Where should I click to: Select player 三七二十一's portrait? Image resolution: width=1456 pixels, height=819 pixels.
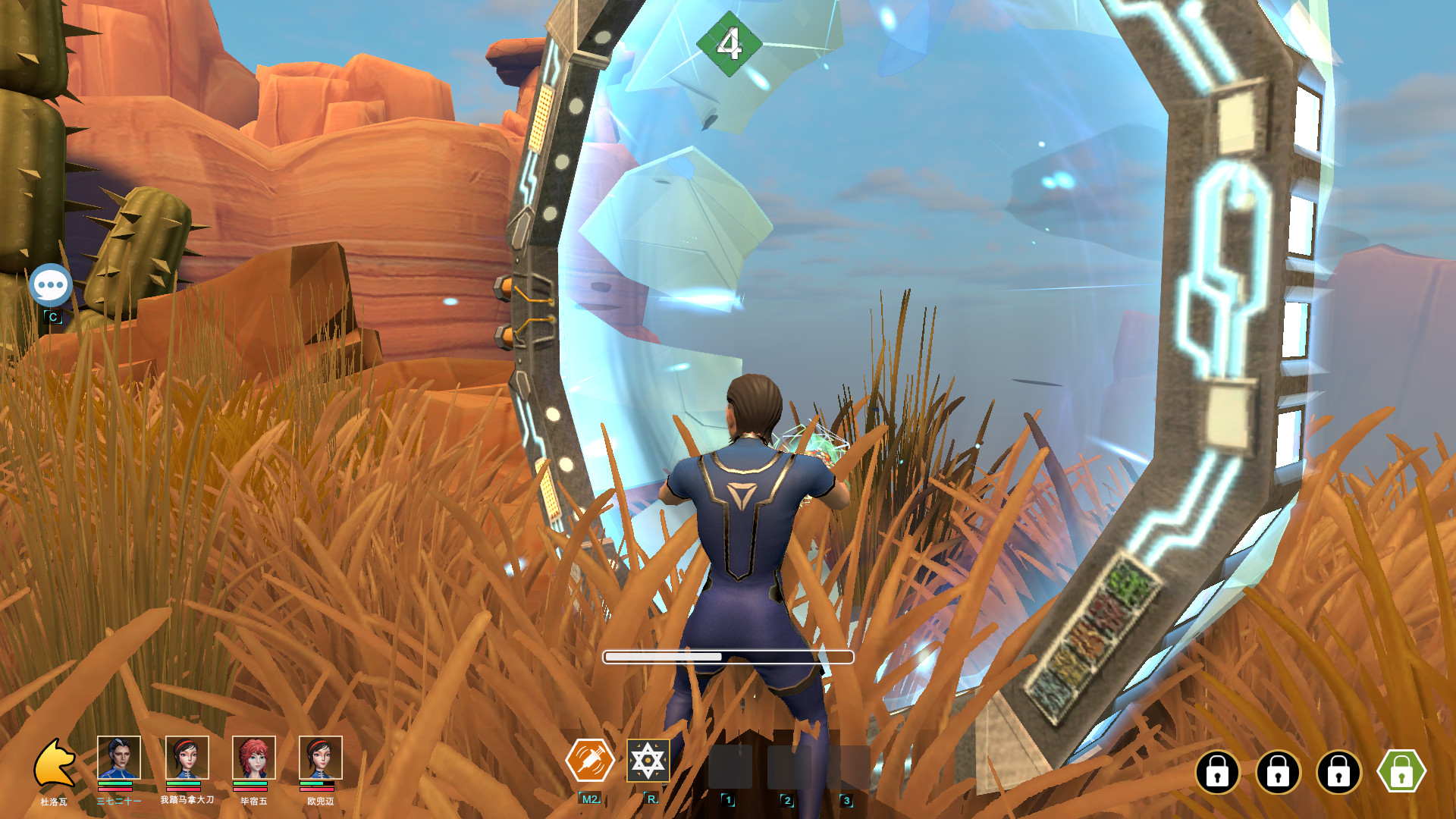tap(119, 757)
